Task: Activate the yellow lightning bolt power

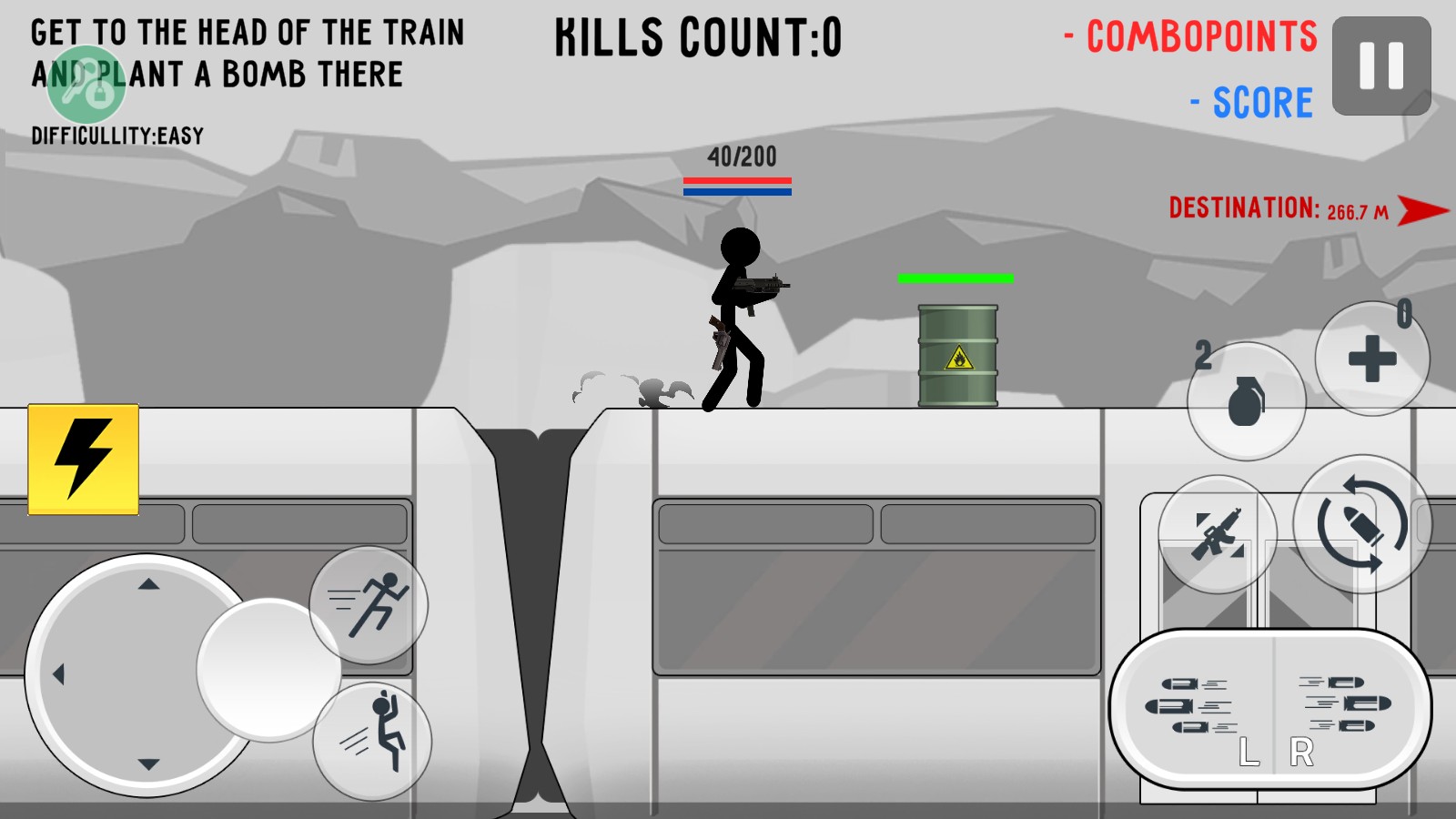Action: click(84, 460)
